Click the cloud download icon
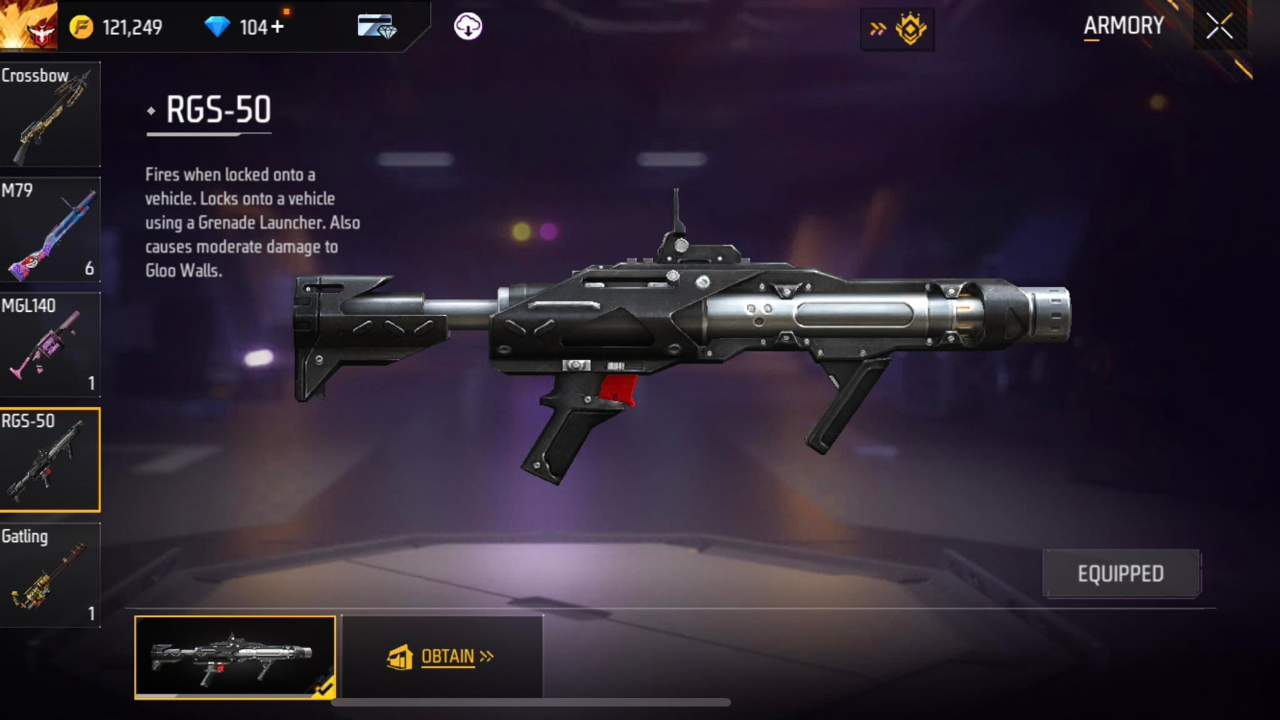The image size is (1280, 720). (467, 27)
